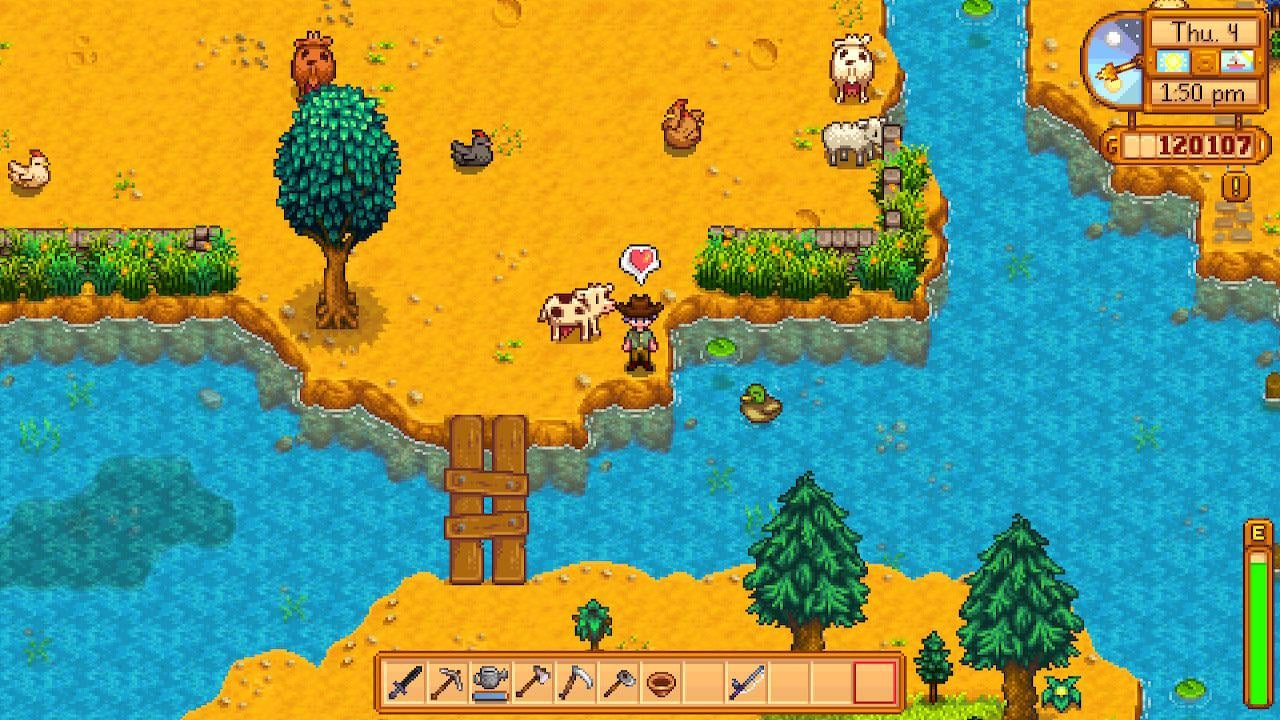Choose the pickaxe from the toolbar

447,683
